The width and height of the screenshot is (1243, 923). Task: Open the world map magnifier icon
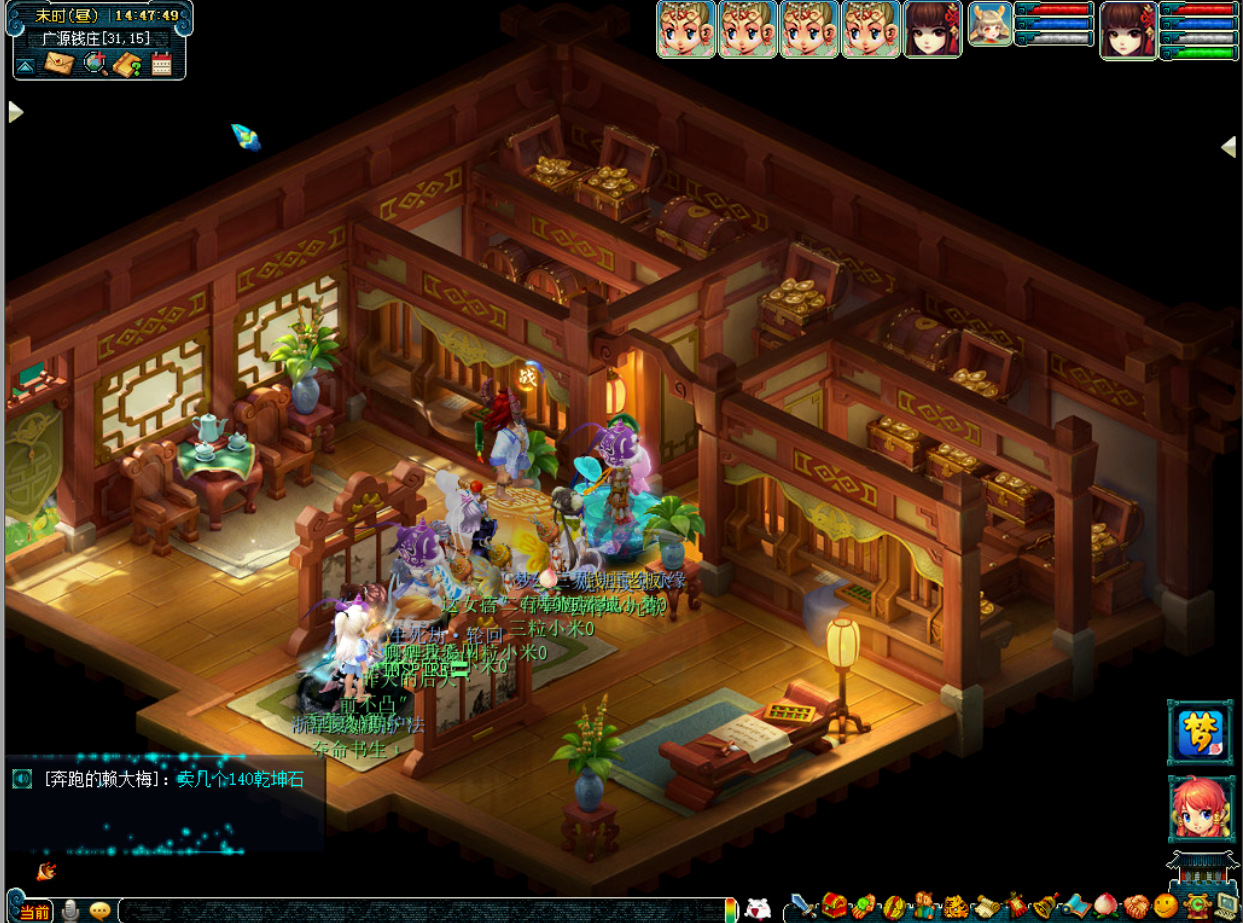tap(95, 64)
